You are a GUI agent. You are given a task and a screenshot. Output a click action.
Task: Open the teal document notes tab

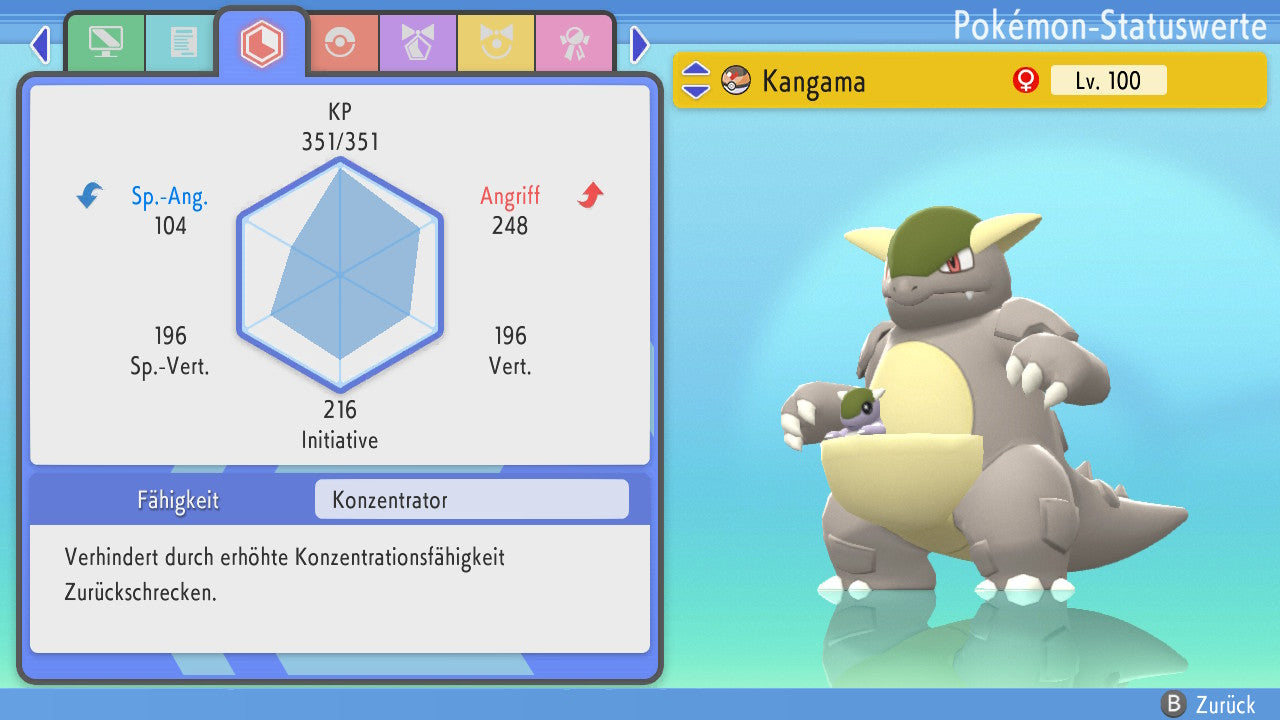183,43
